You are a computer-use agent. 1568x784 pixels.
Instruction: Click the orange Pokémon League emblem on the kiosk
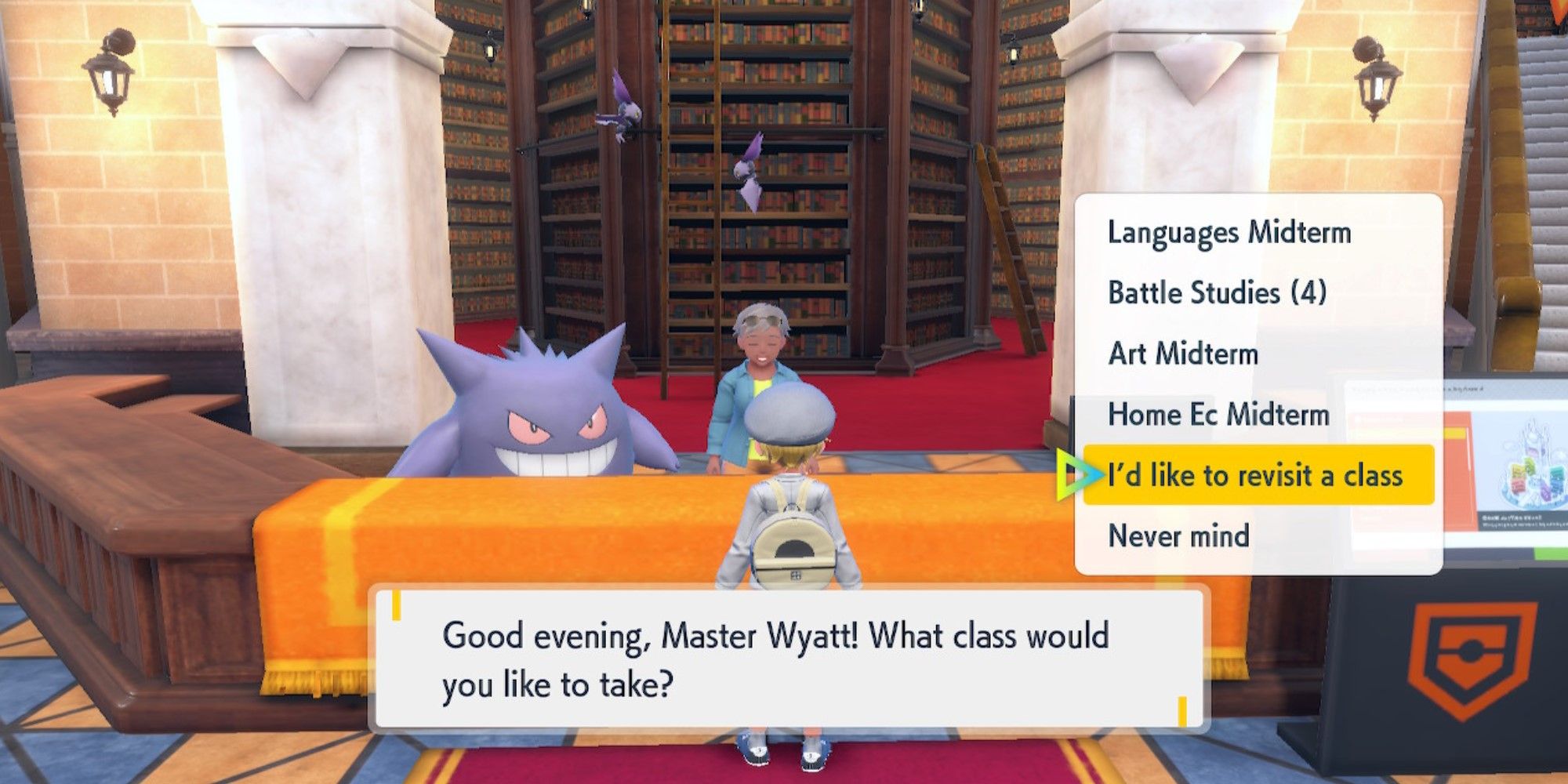pos(1479,660)
